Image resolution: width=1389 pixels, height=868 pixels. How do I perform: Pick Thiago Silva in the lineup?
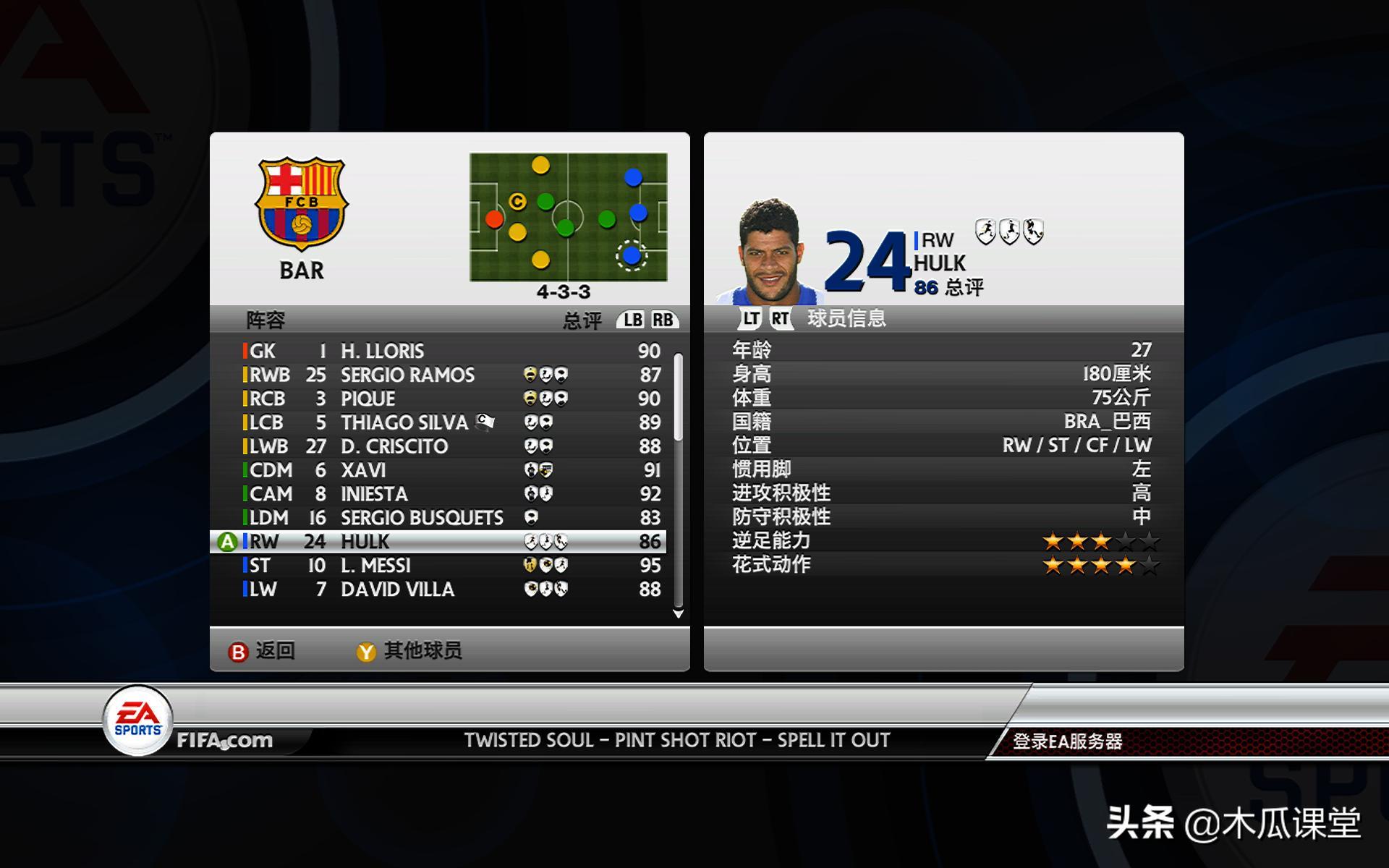click(x=449, y=422)
